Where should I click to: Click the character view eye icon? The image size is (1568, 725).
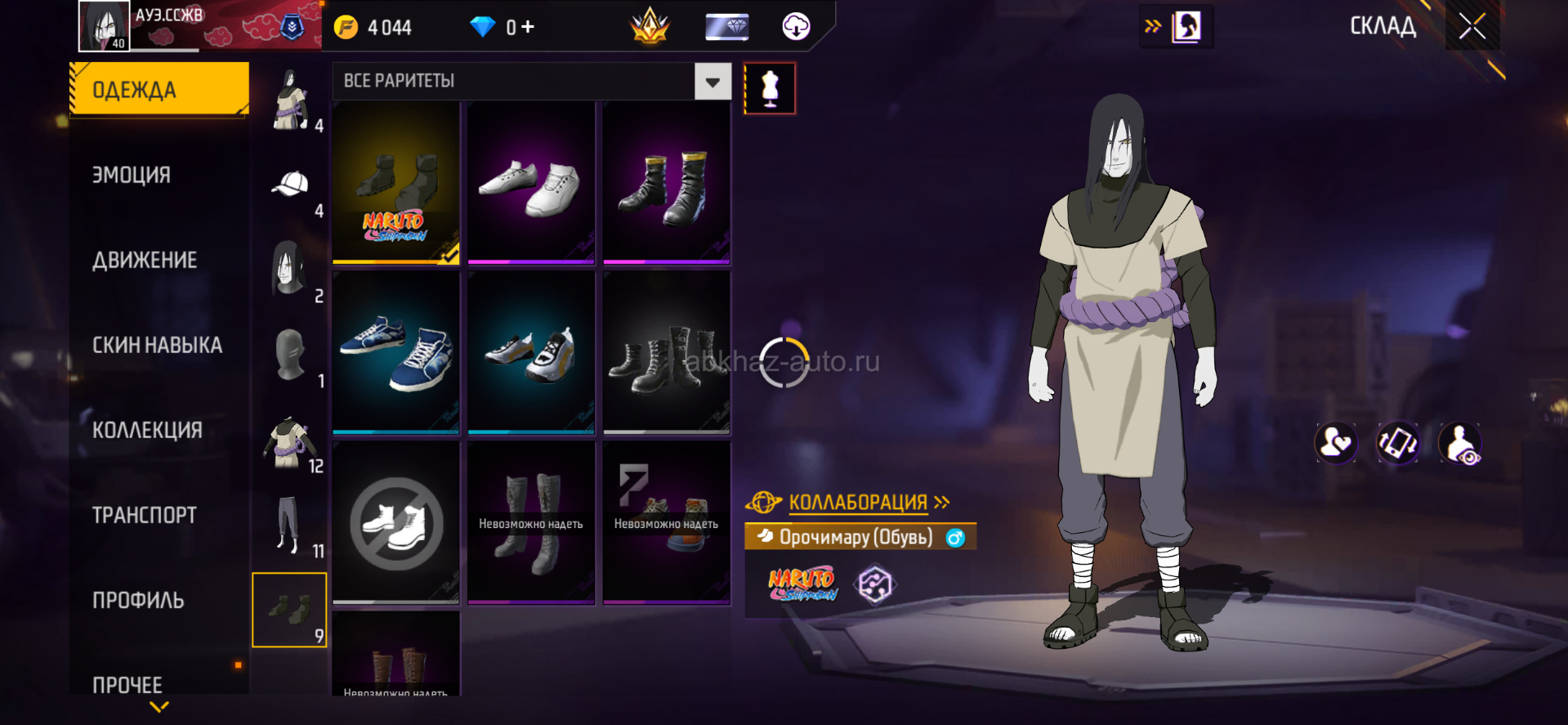(1460, 443)
